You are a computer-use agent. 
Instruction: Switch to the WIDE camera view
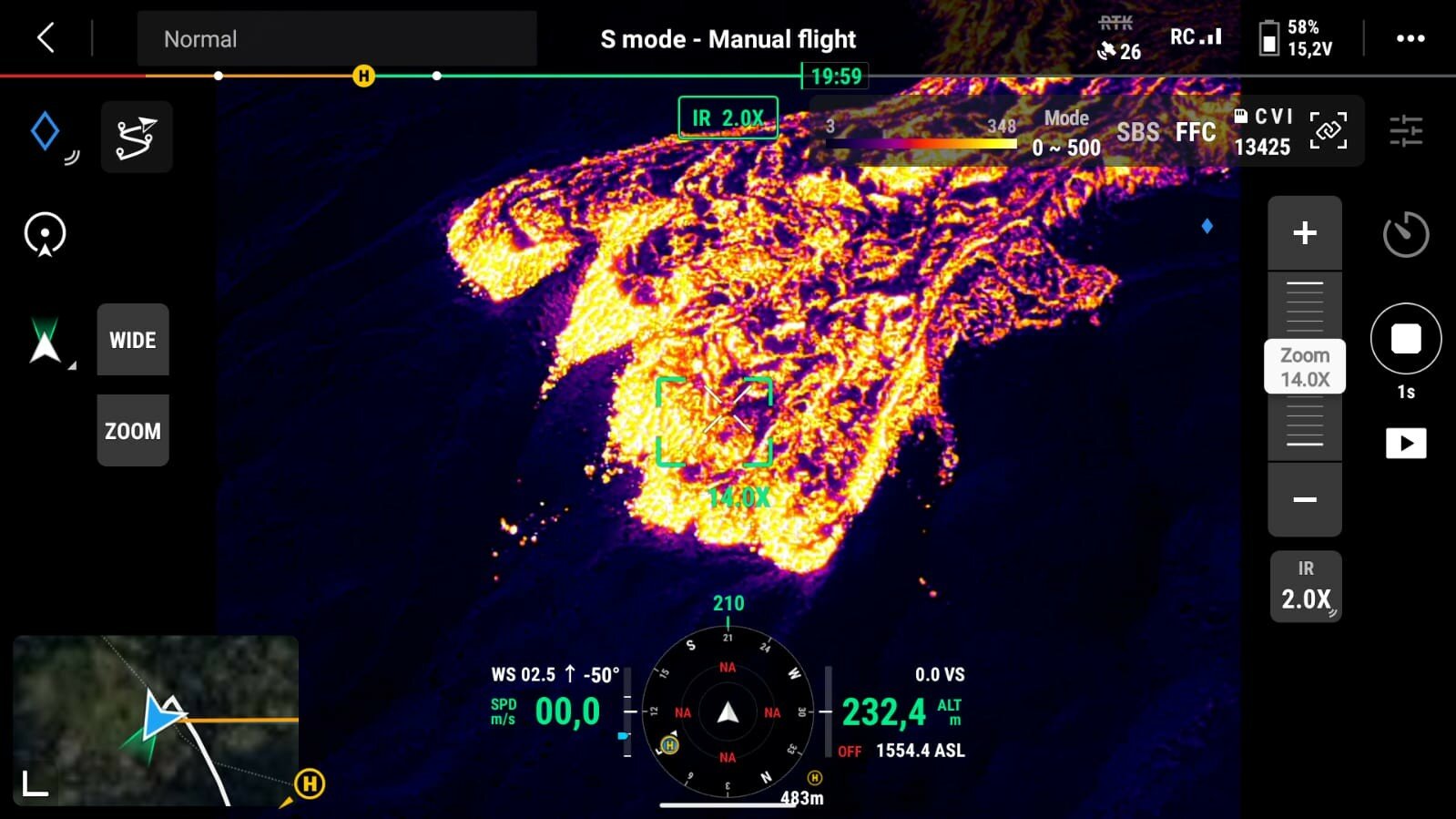tap(133, 340)
